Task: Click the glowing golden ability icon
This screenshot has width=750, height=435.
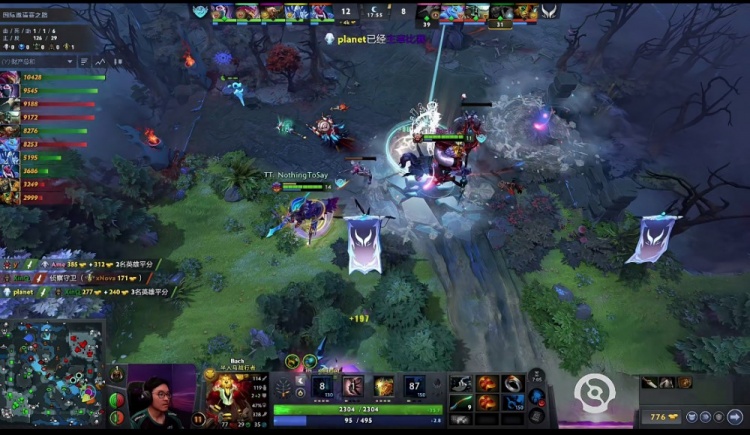Action: coord(384,387)
